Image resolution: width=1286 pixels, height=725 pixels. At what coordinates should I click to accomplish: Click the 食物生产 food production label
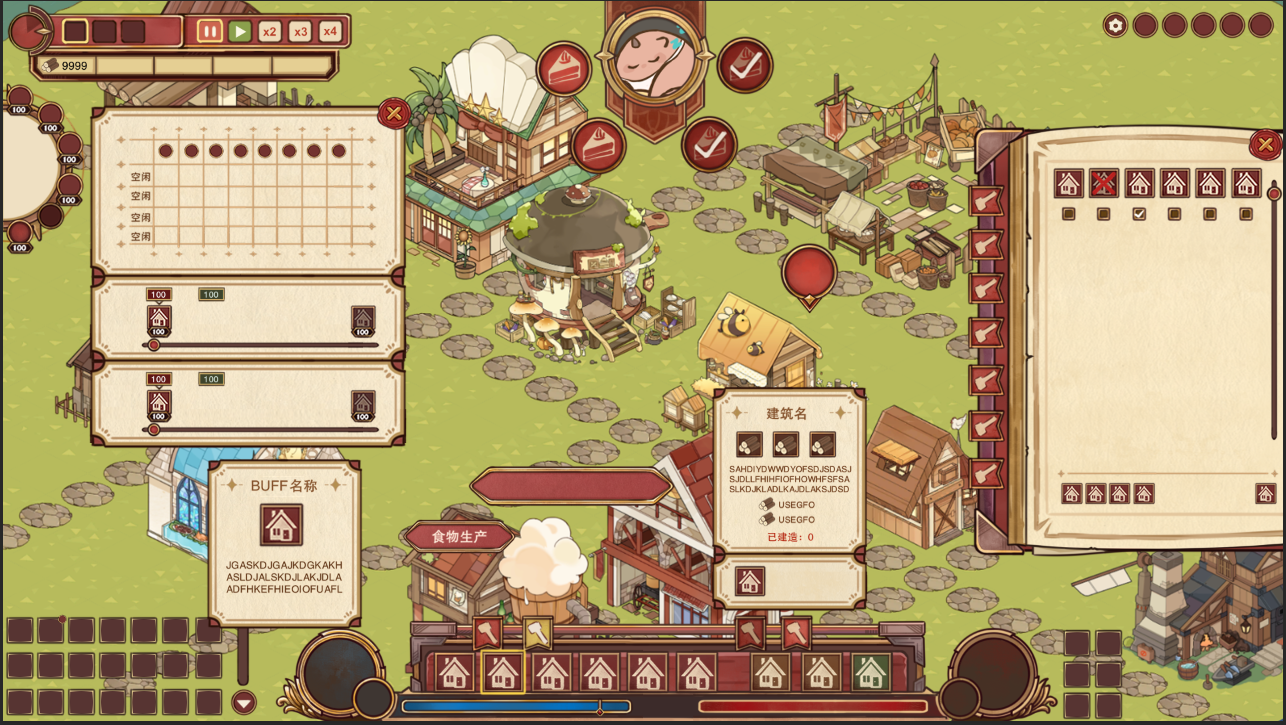tap(459, 537)
